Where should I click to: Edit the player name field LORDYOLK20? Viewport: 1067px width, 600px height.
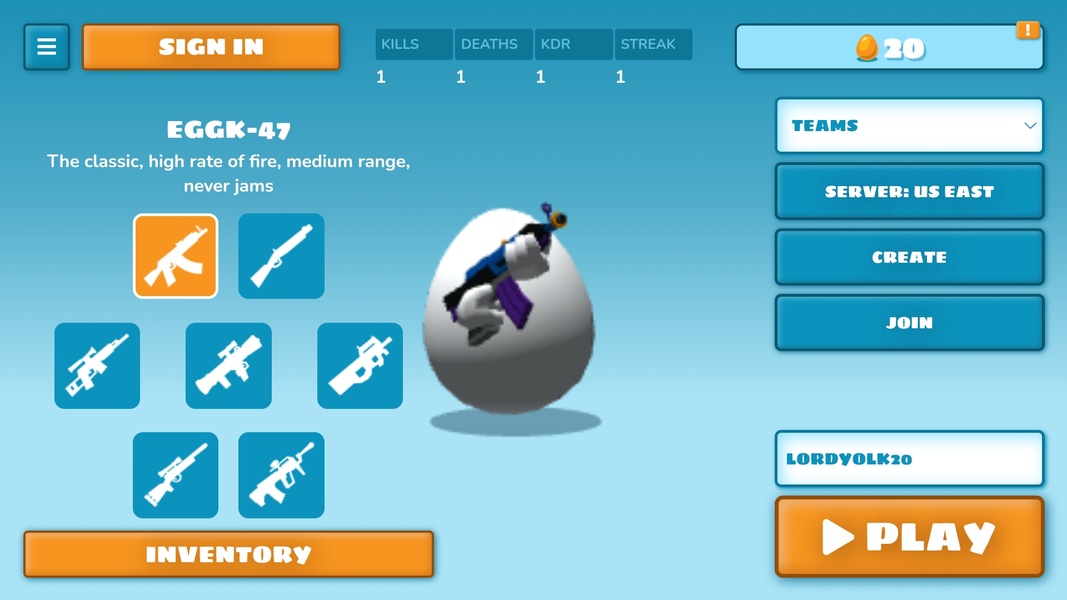coord(909,459)
